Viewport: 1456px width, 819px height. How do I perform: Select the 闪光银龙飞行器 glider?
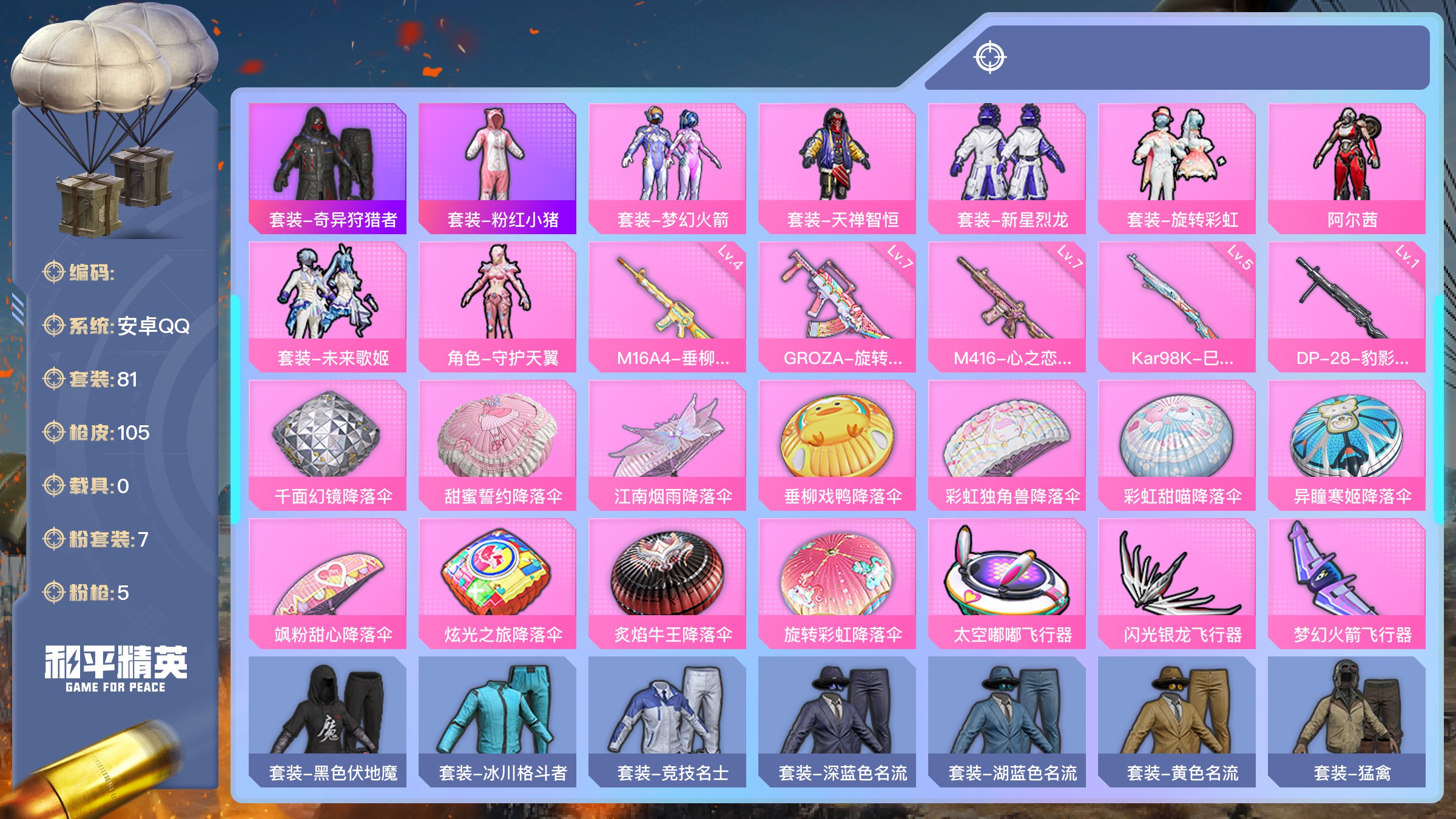click(1177, 583)
